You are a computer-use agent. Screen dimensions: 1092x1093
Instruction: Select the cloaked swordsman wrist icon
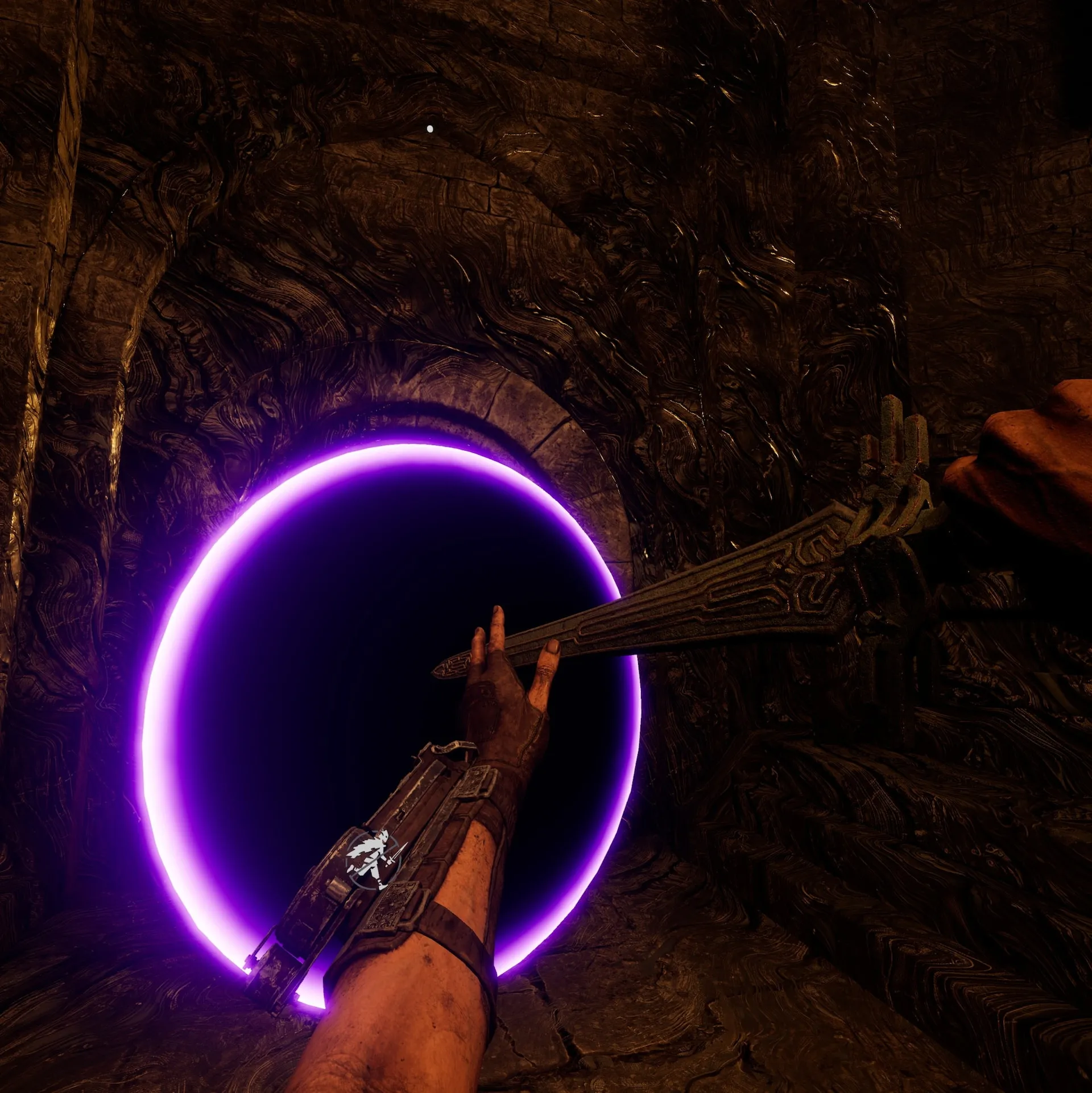(374, 860)
